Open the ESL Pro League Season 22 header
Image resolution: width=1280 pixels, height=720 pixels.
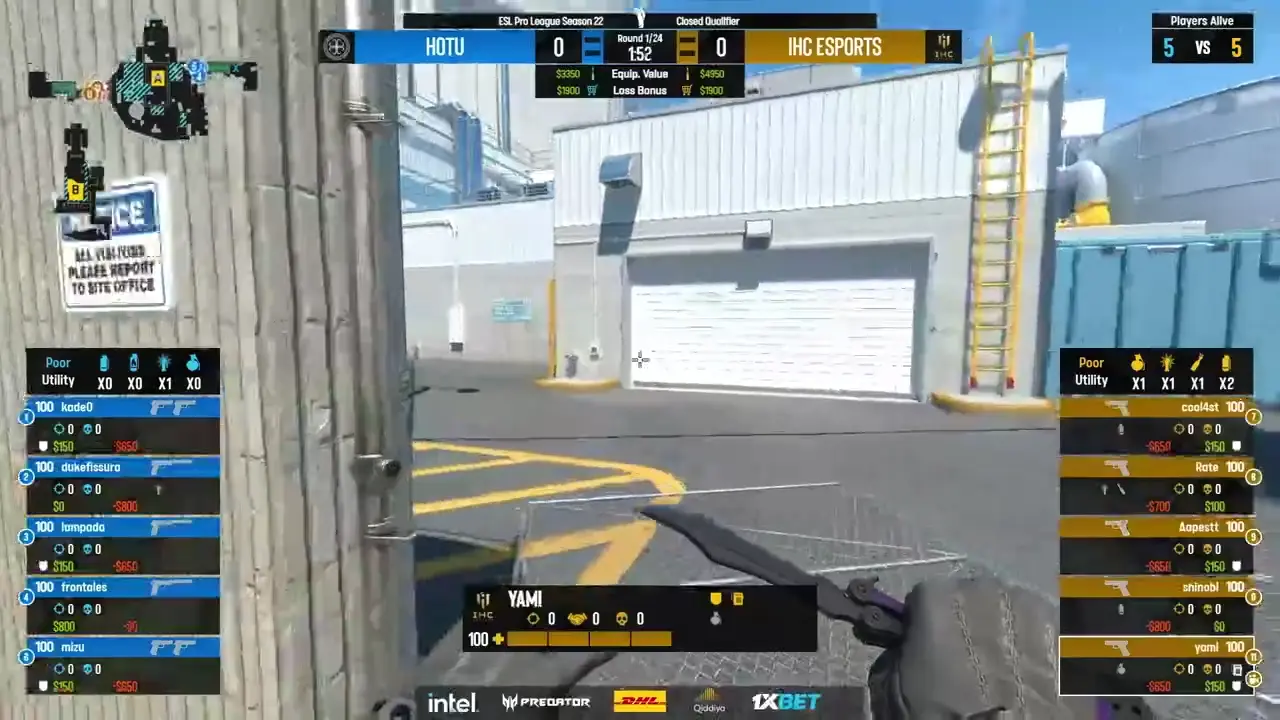pyautogui.click(x=552, y=20)
